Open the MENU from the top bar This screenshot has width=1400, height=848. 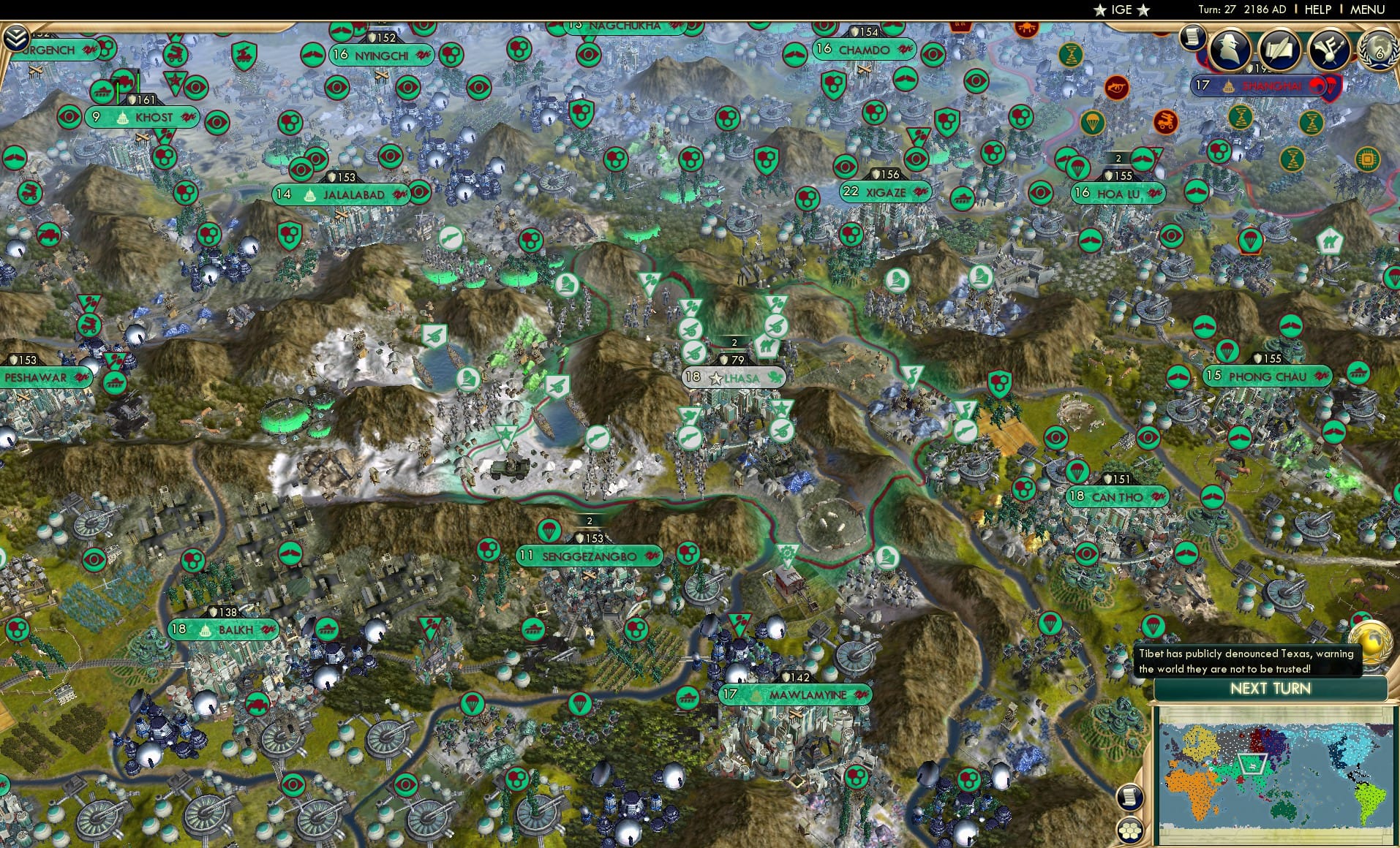pos(1366,10)
